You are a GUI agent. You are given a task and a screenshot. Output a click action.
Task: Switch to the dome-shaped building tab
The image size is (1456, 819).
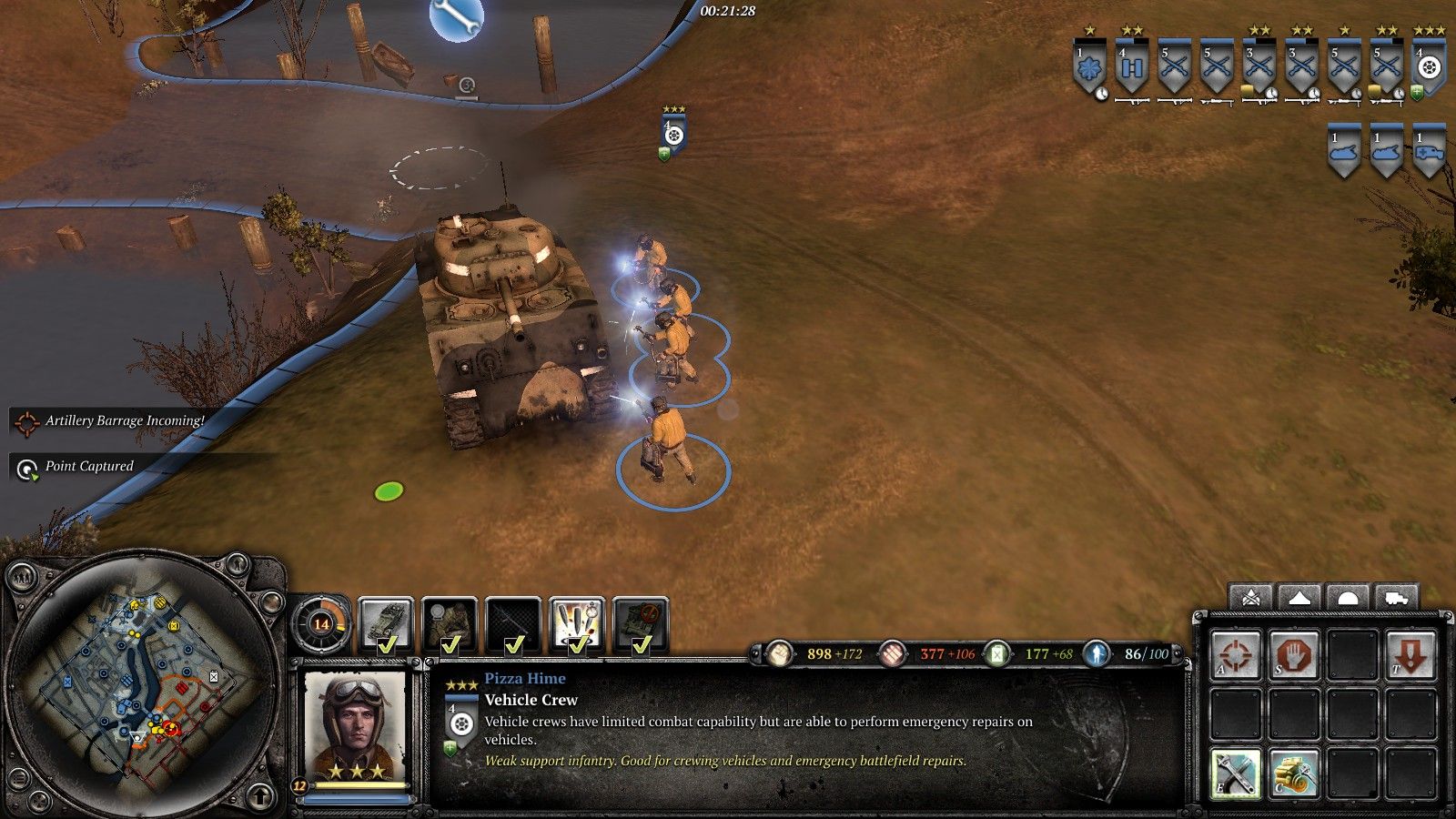click(1348, 598)
